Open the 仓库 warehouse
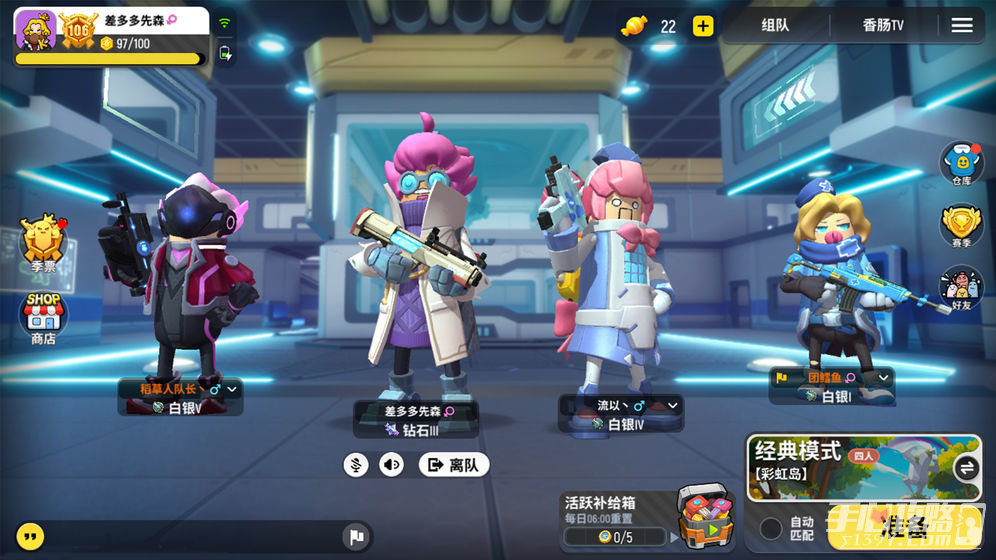 pos(961,163)
